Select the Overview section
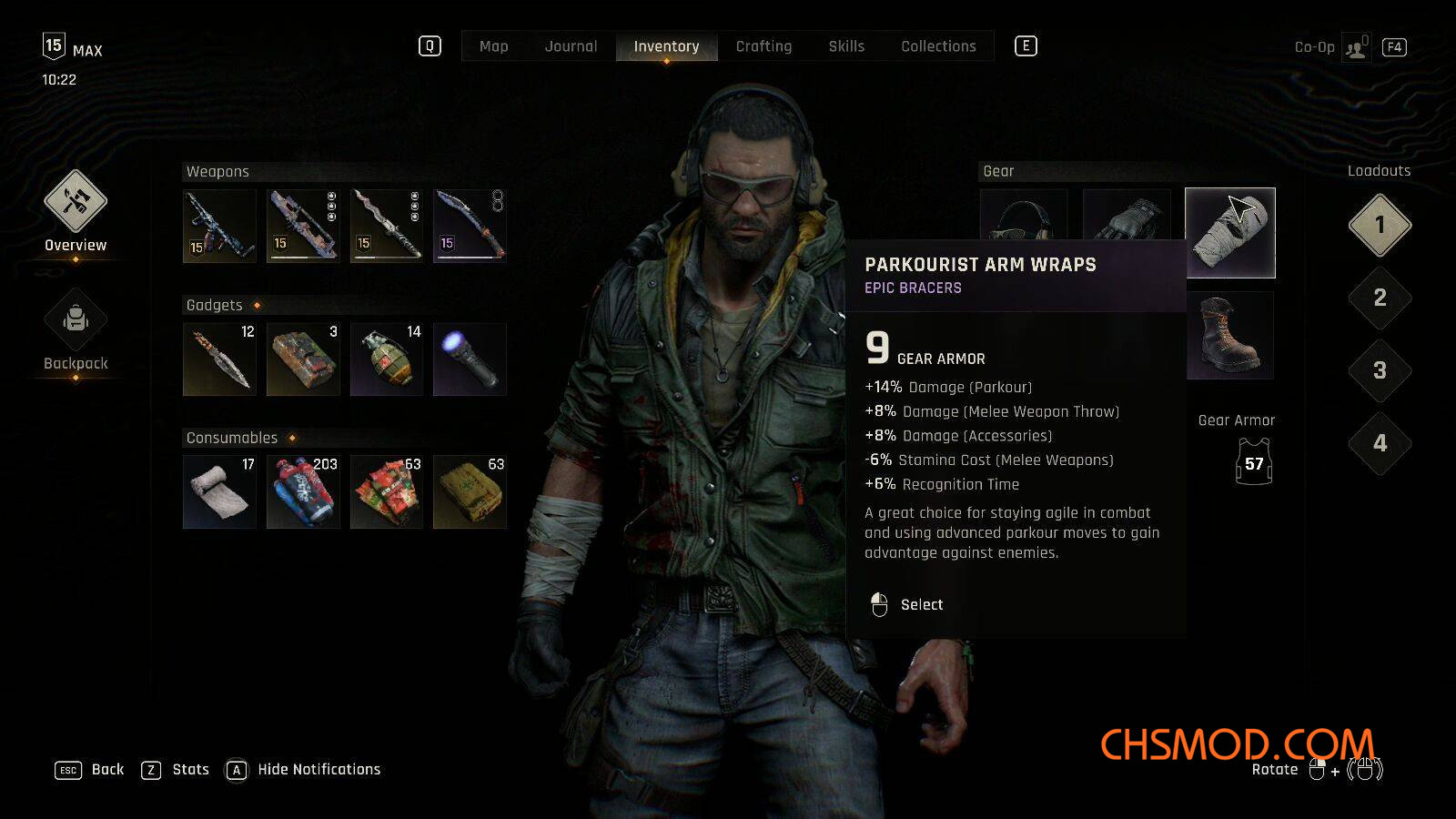 76,211
